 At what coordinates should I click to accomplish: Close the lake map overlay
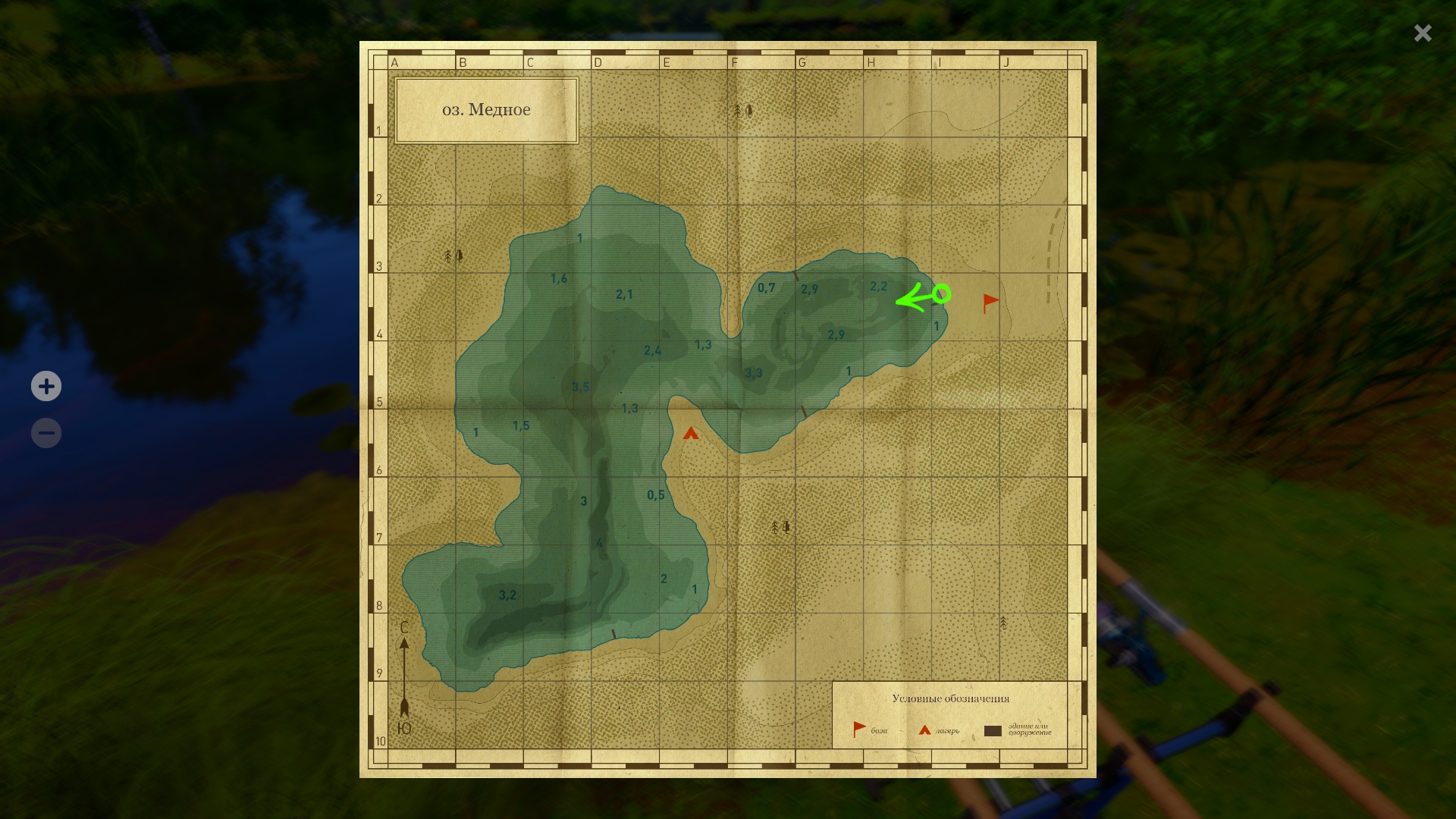[1423, 33]
